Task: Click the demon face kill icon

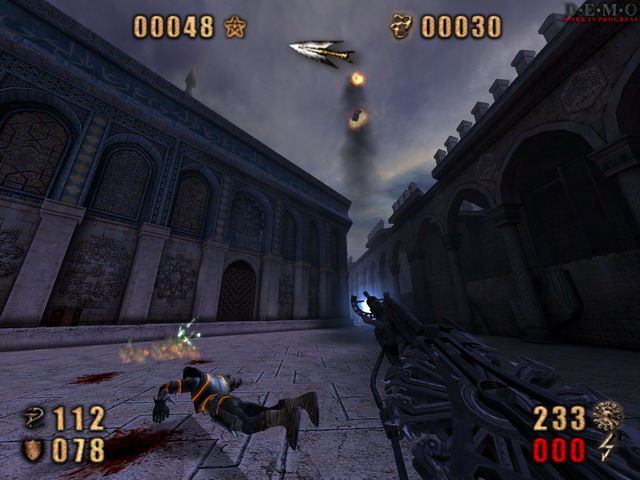Action: pyautogui.click(x=401, y=26)
